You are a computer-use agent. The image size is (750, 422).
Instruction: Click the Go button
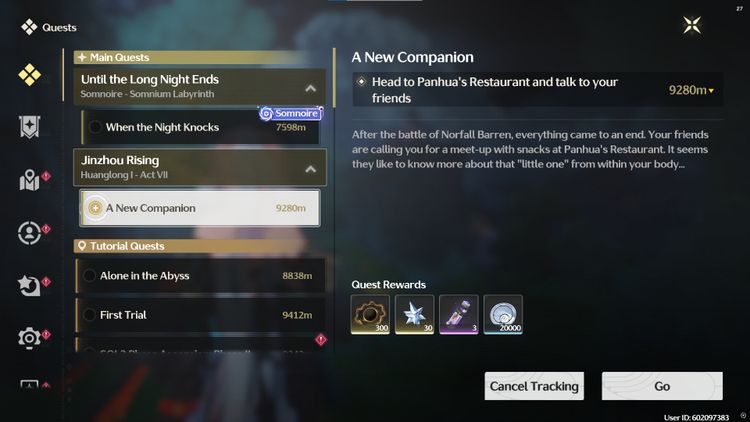click(662, 386)
